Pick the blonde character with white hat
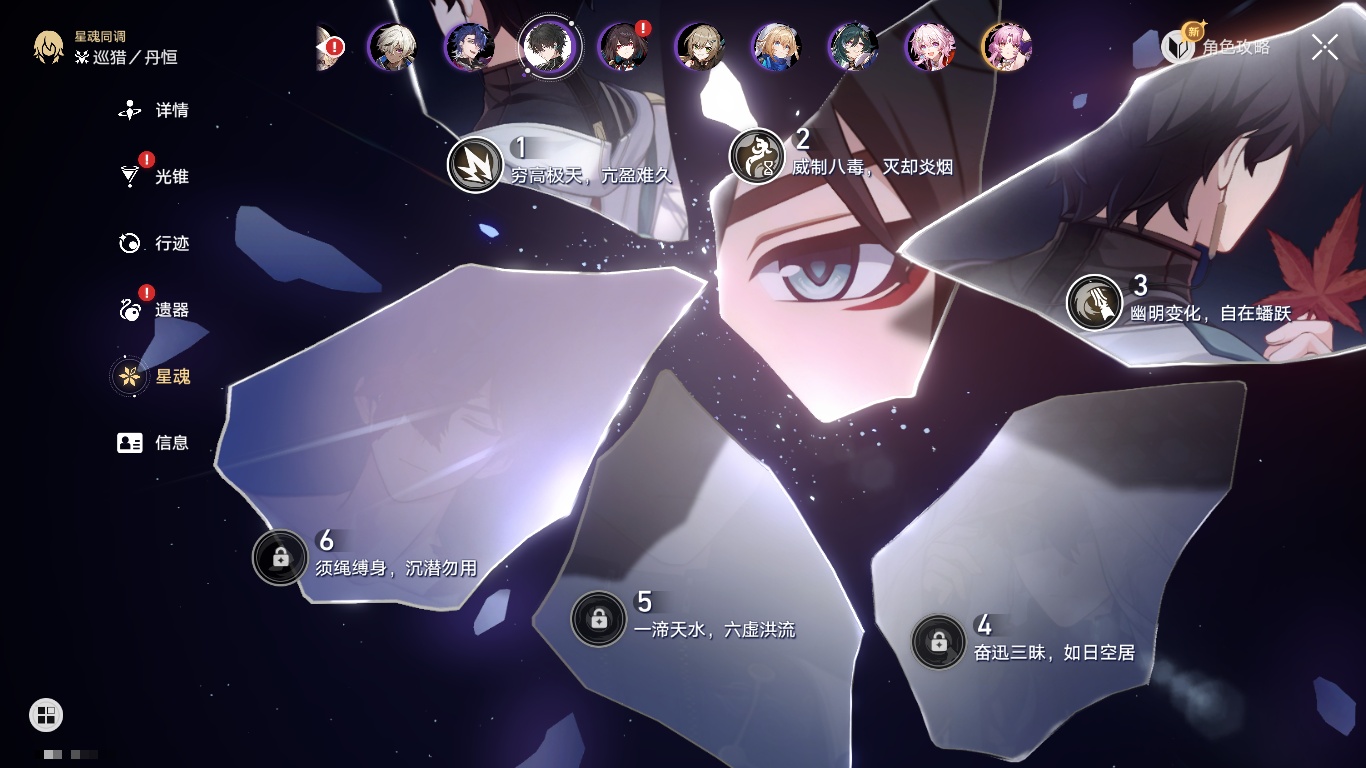1366x768 pixels. 776,47
